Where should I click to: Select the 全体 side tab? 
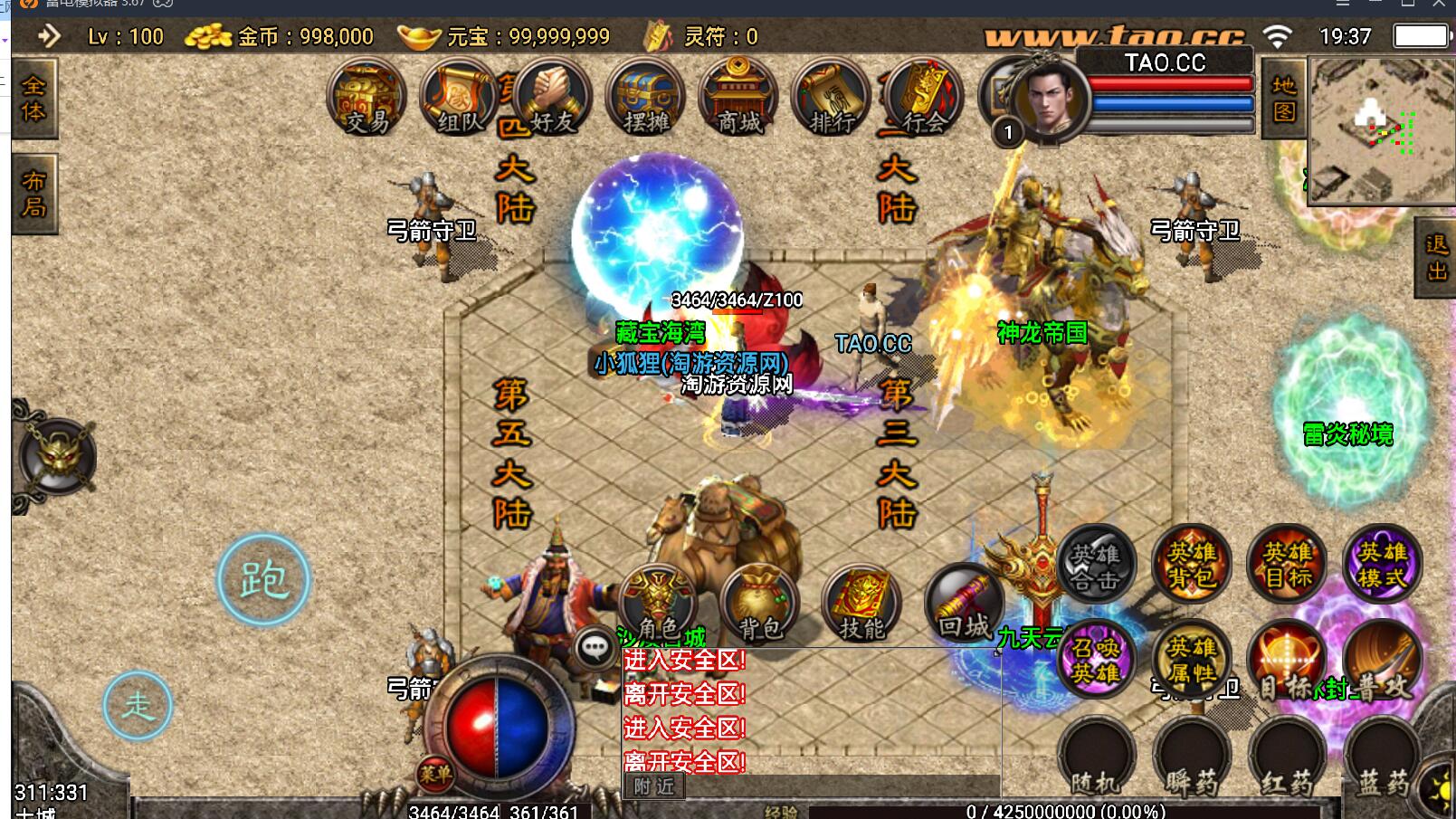tap(33, 99)
